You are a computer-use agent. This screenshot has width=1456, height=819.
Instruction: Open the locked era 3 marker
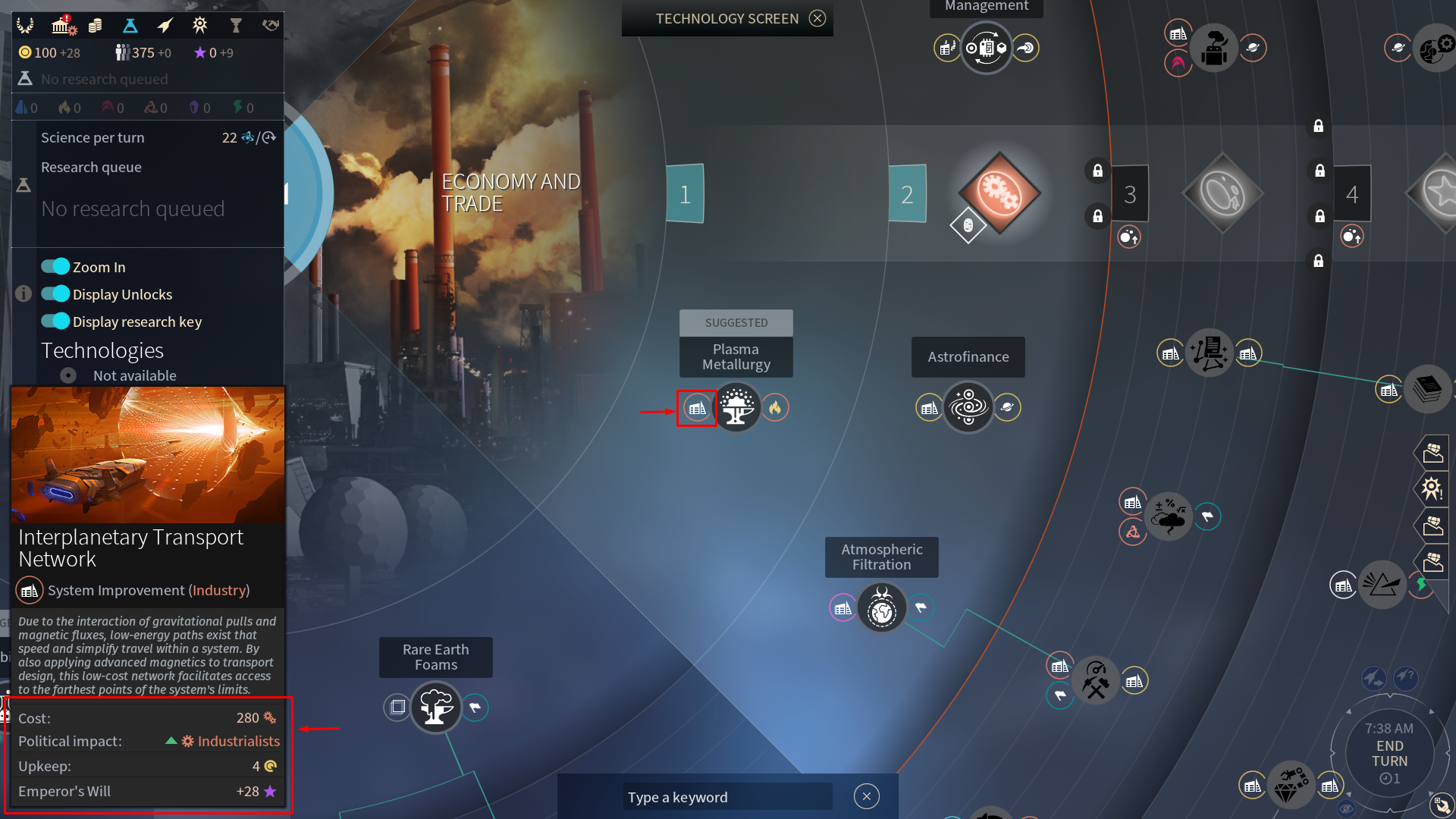1130,194
